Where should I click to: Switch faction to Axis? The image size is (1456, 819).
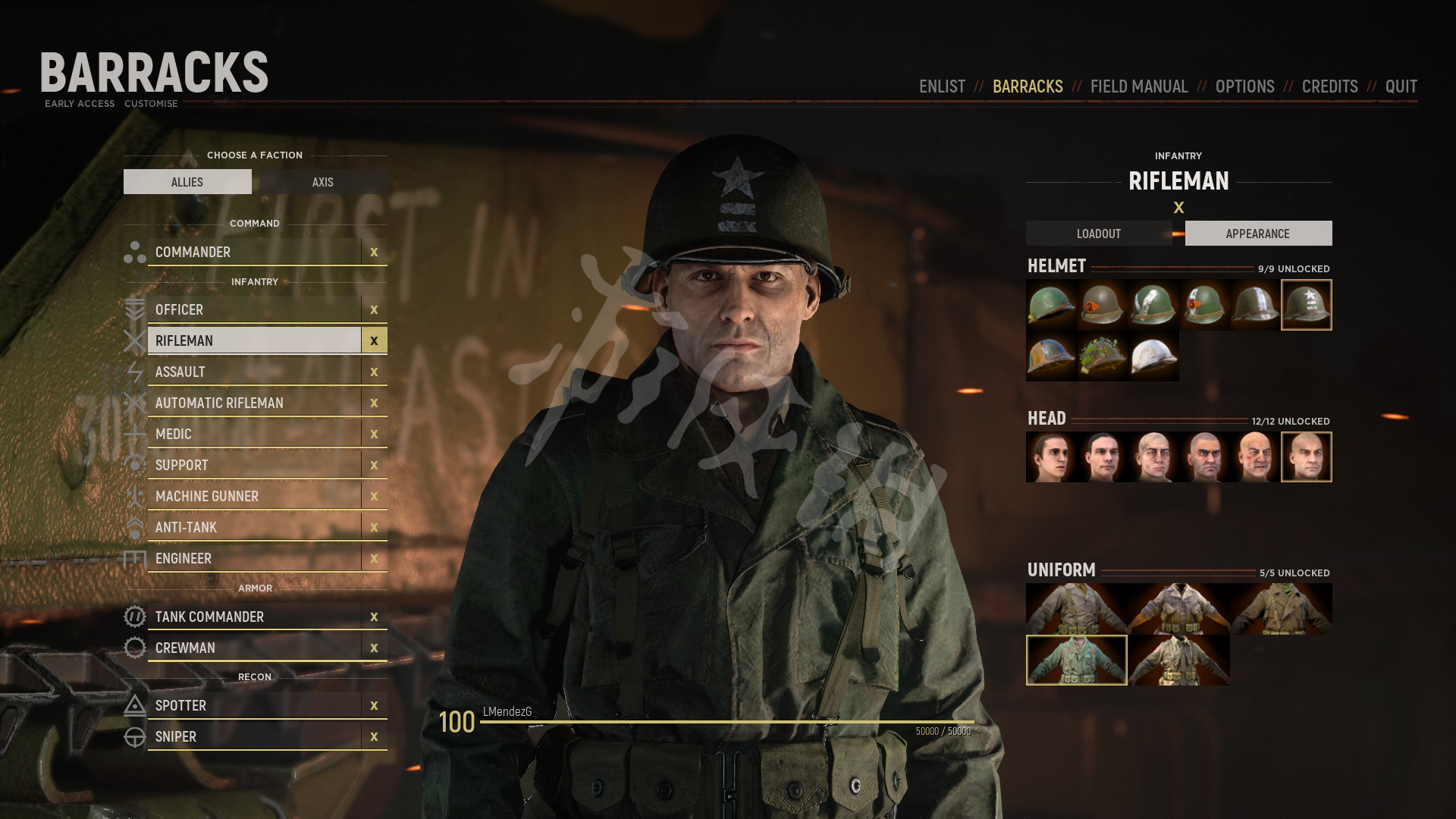point(323,182)
